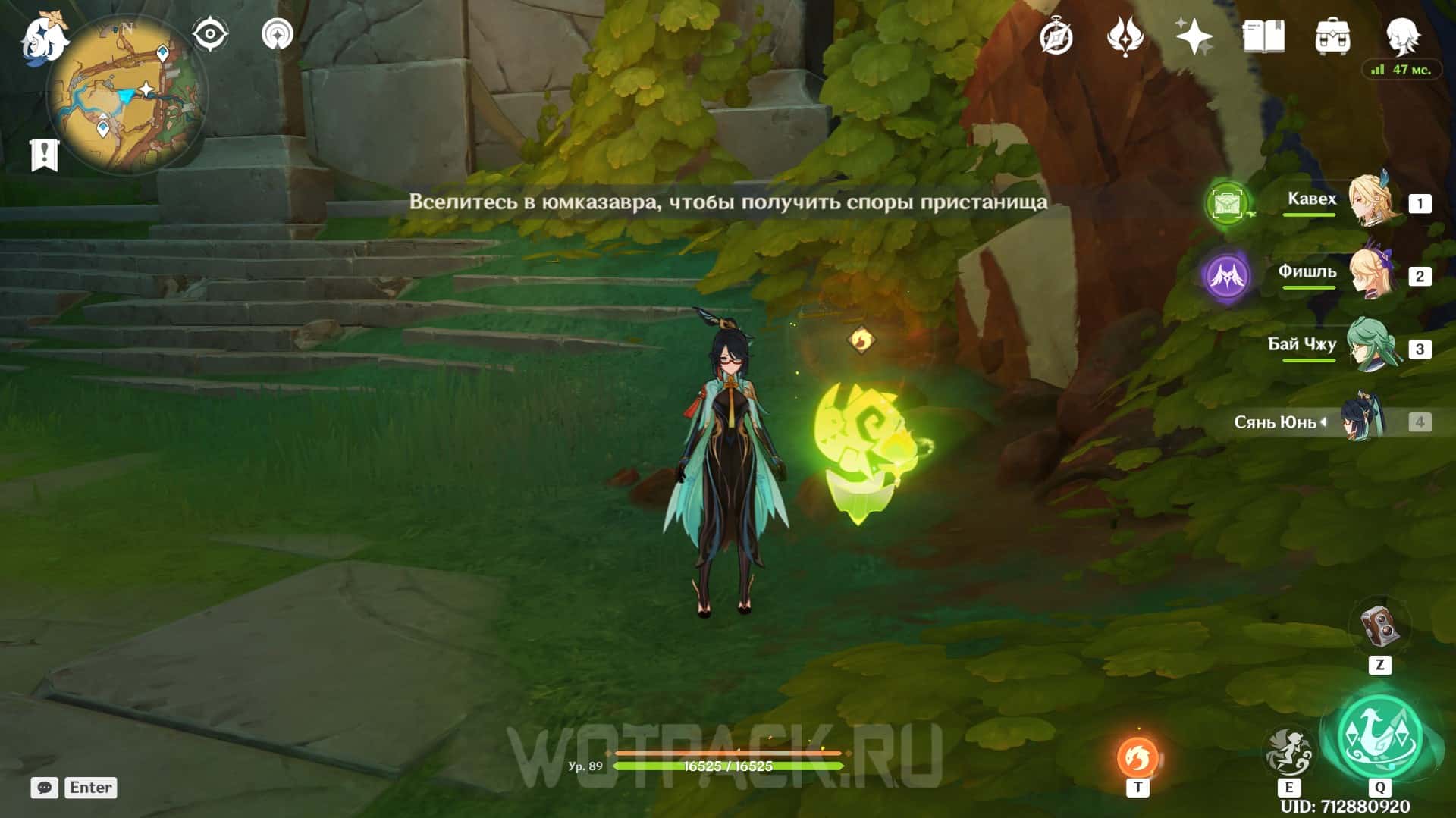1456x818 pixels.
Task: Open the quest navigation target icon
Action: tap(277, 35)
